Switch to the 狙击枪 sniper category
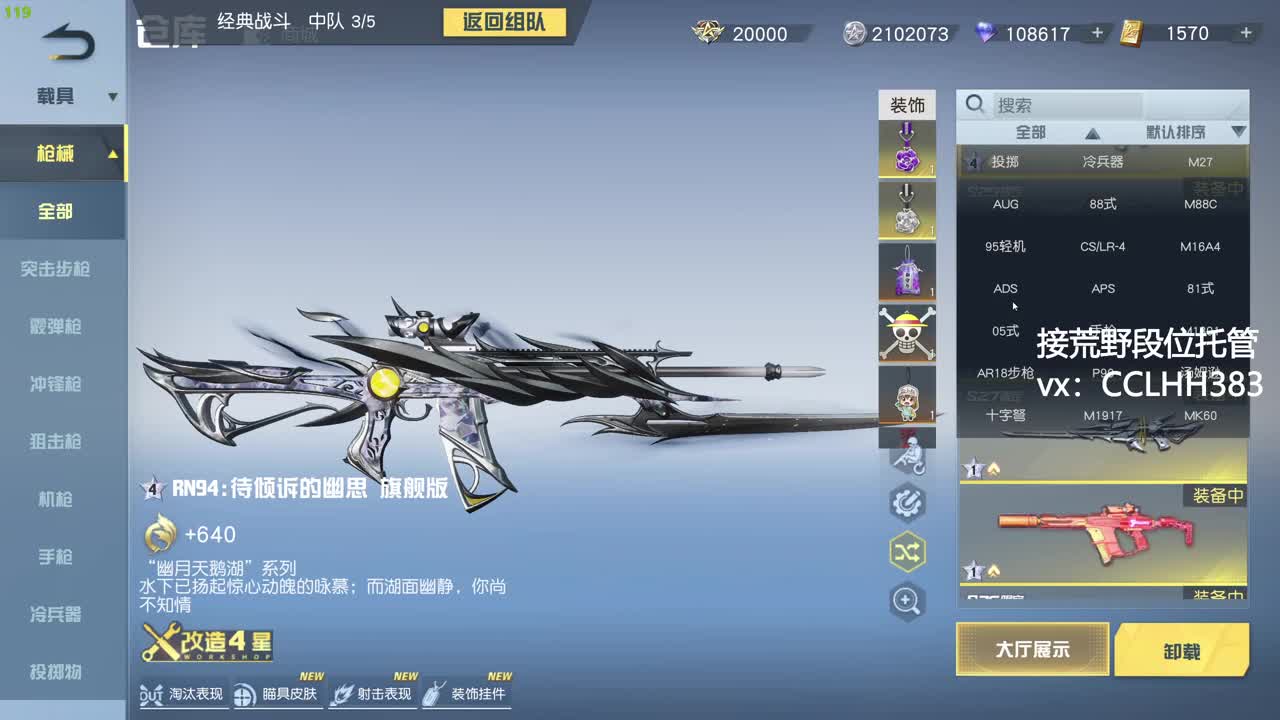The width and height of the screenshot is (1280, 720). pos(62,441)
